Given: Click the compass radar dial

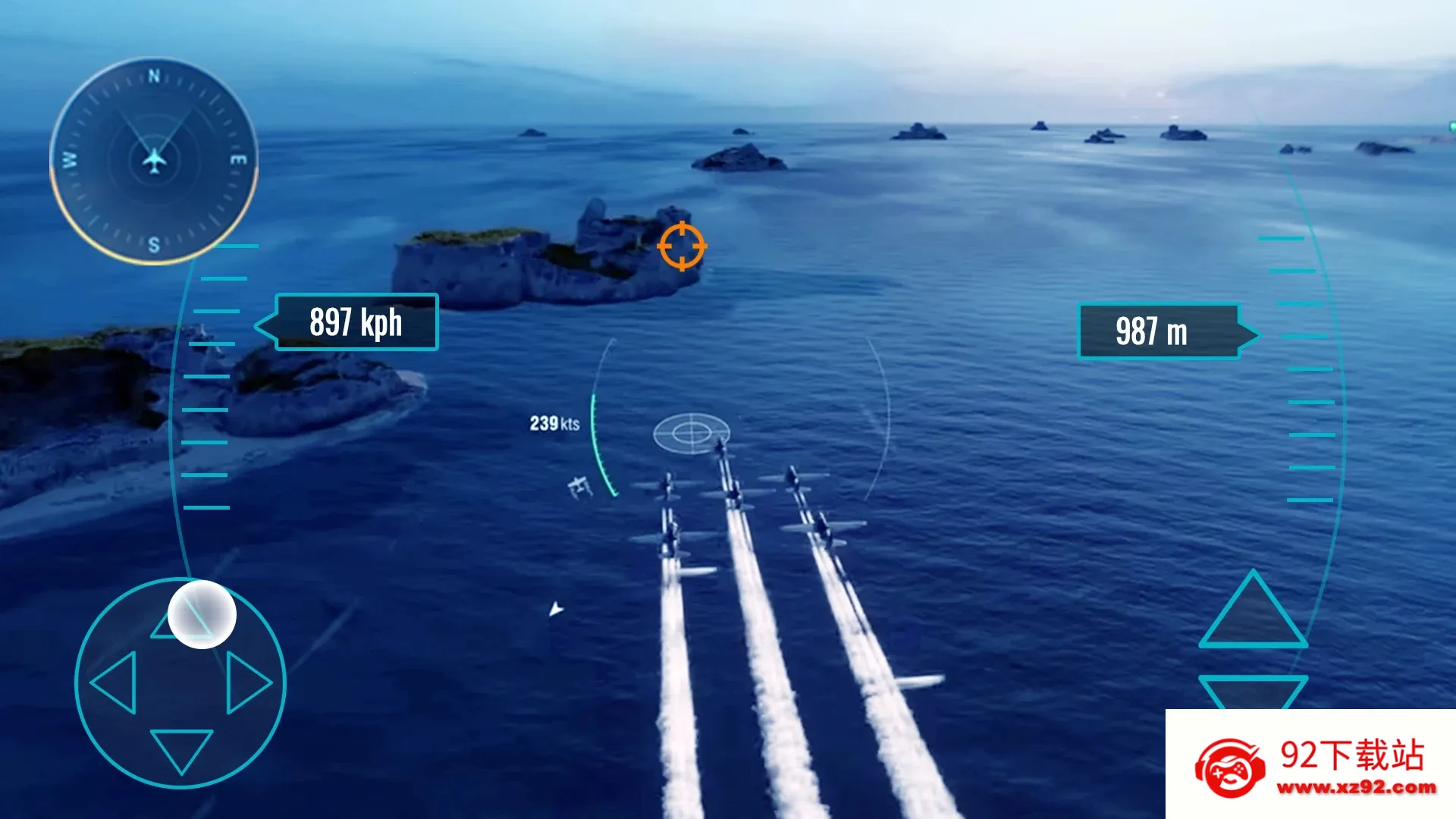Looking at the screenshot, I should tap(154, 161).
